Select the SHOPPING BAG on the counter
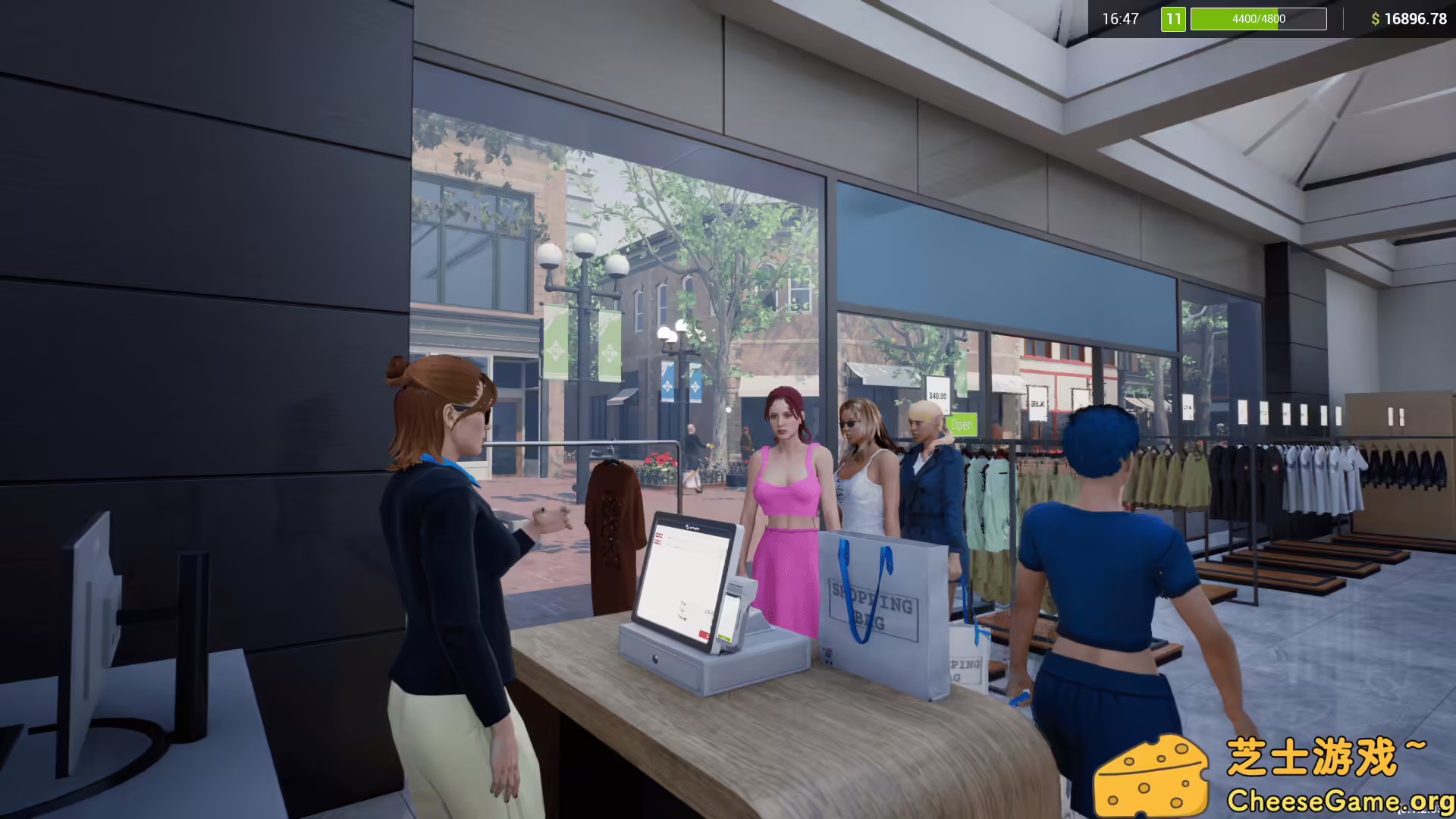The height and width of the screenshot is (819, 1456). 872,607
